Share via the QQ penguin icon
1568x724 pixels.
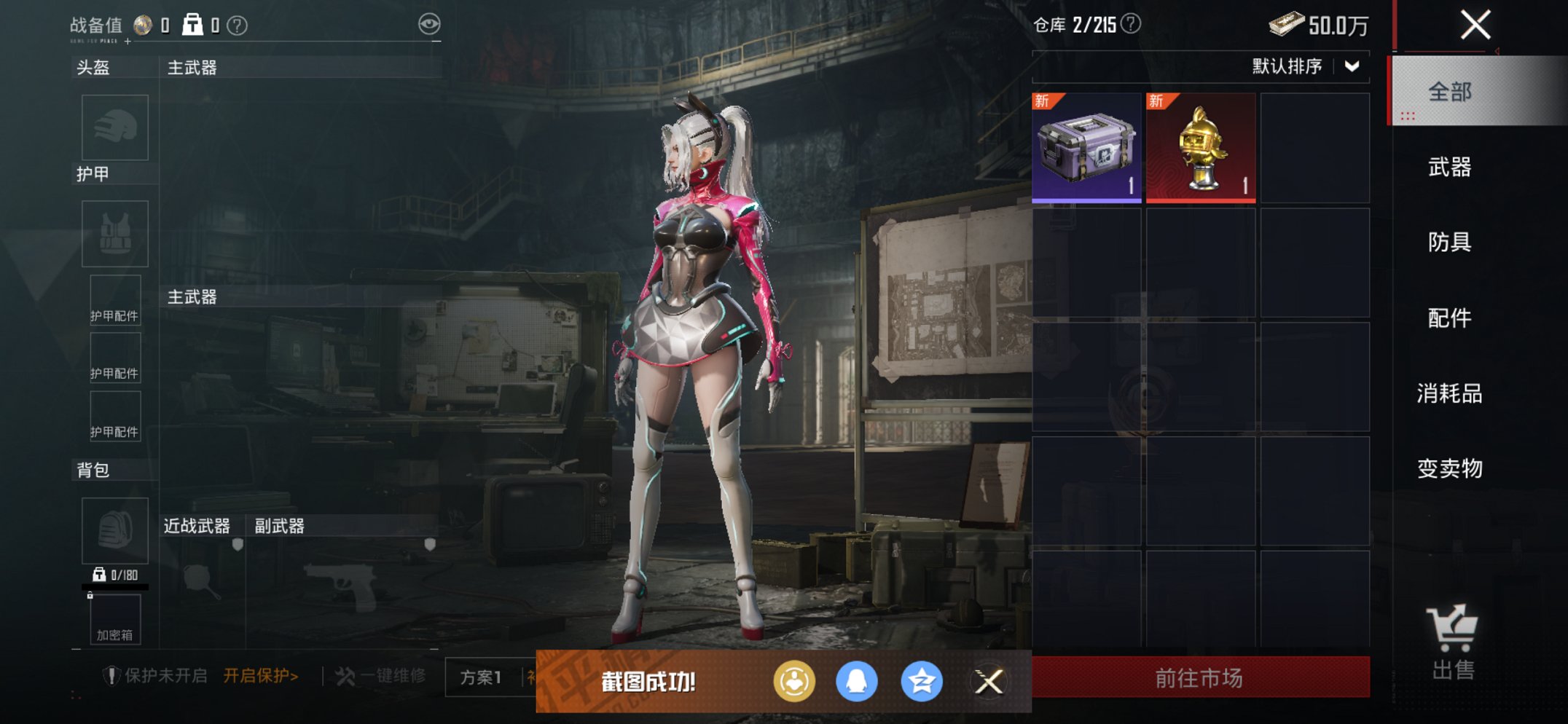857,680
